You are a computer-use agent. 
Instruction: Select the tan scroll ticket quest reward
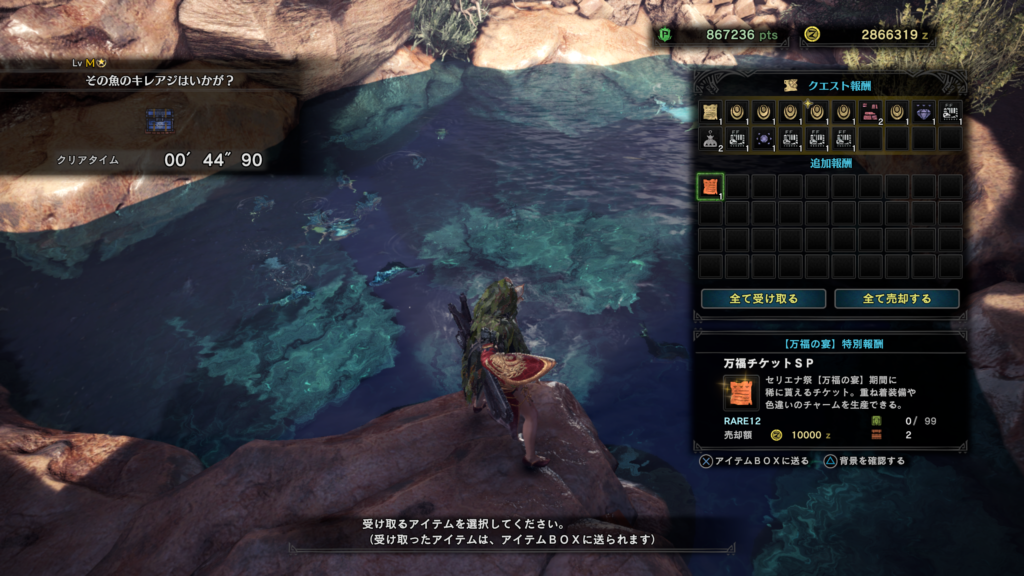point(710,112)
